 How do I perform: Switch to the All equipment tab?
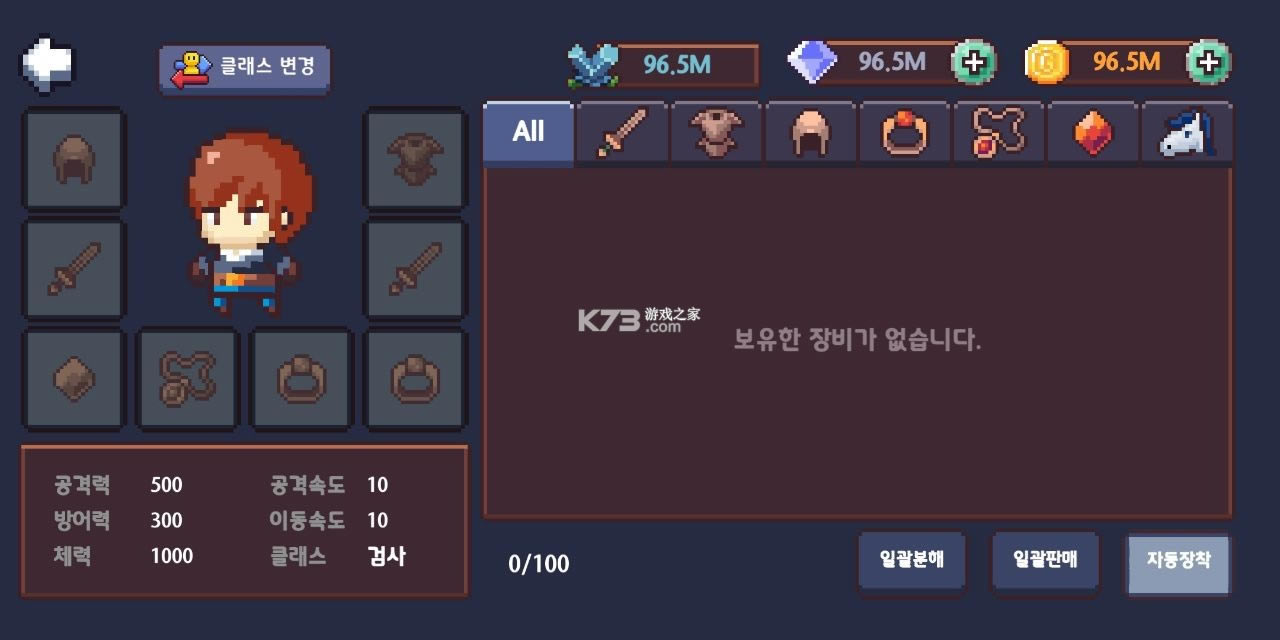pos(528,132)
